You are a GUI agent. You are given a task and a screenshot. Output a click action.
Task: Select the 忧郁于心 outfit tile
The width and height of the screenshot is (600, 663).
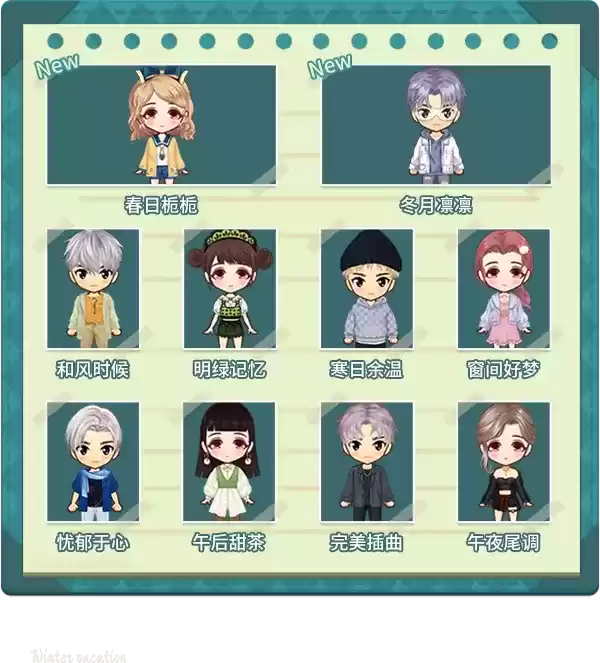coord(93,462)
